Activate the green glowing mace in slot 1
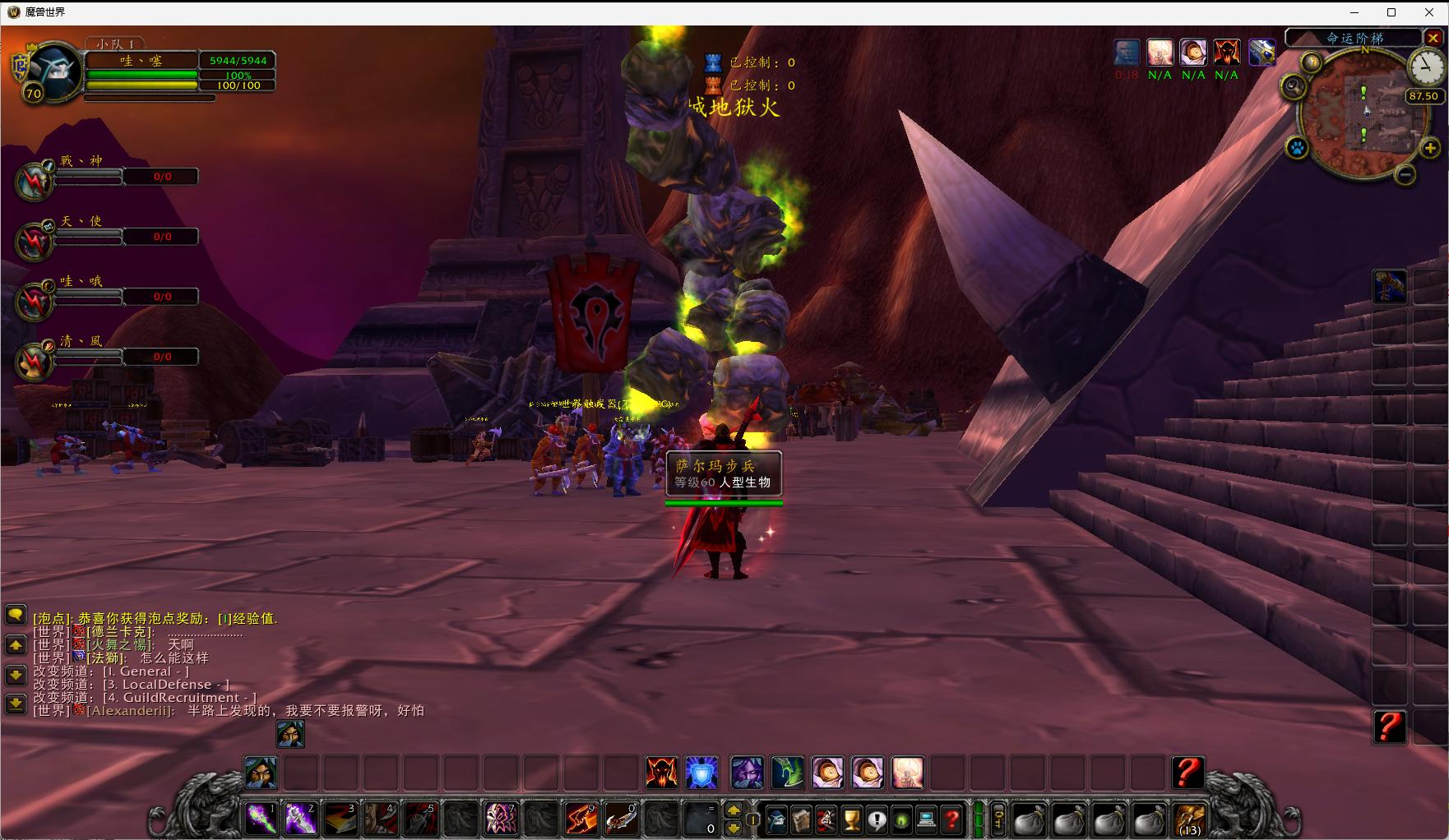Screen dimensions: 1449x840 [x=262, y=819]
